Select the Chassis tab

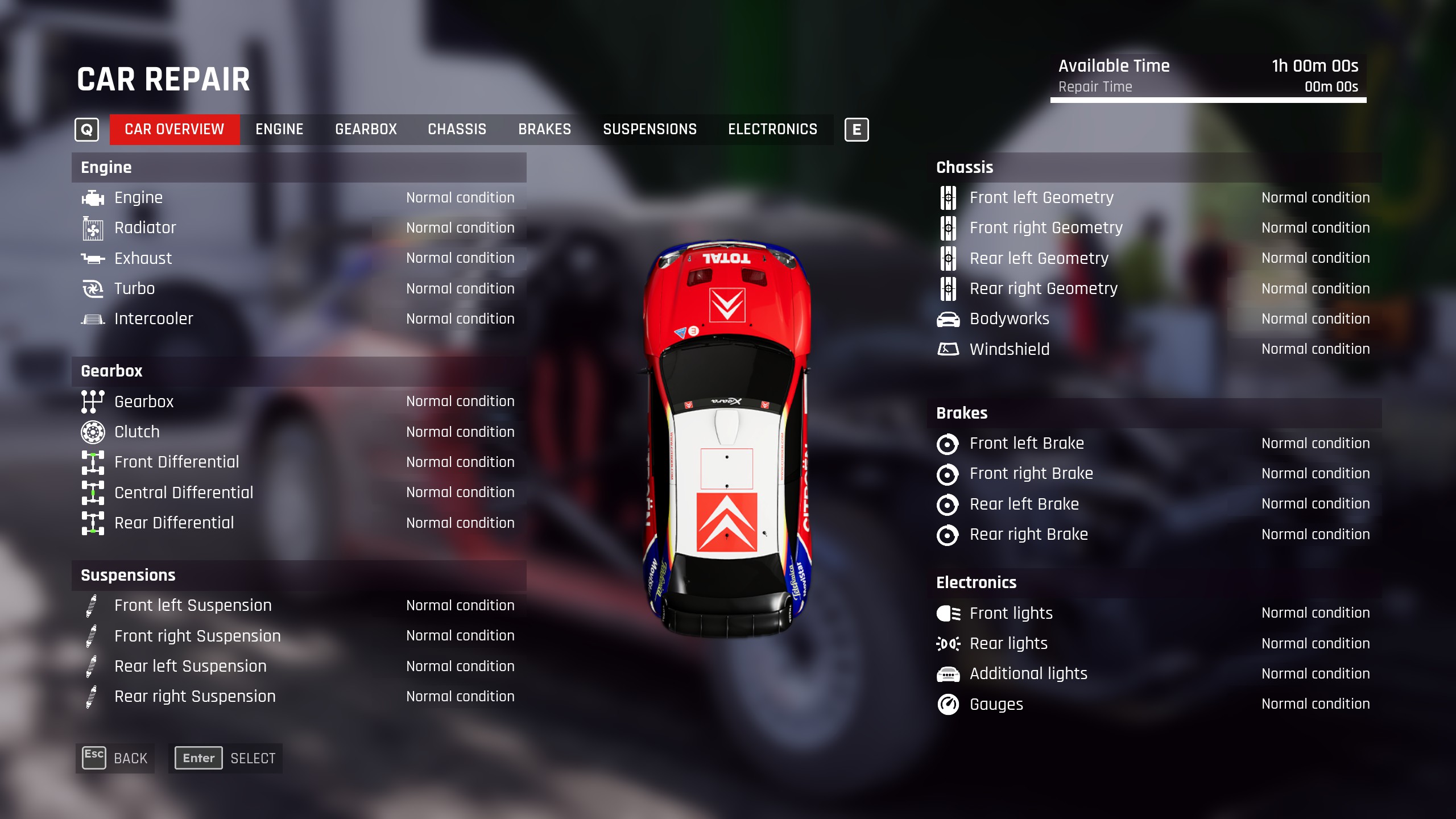click(x=457, y=130)
